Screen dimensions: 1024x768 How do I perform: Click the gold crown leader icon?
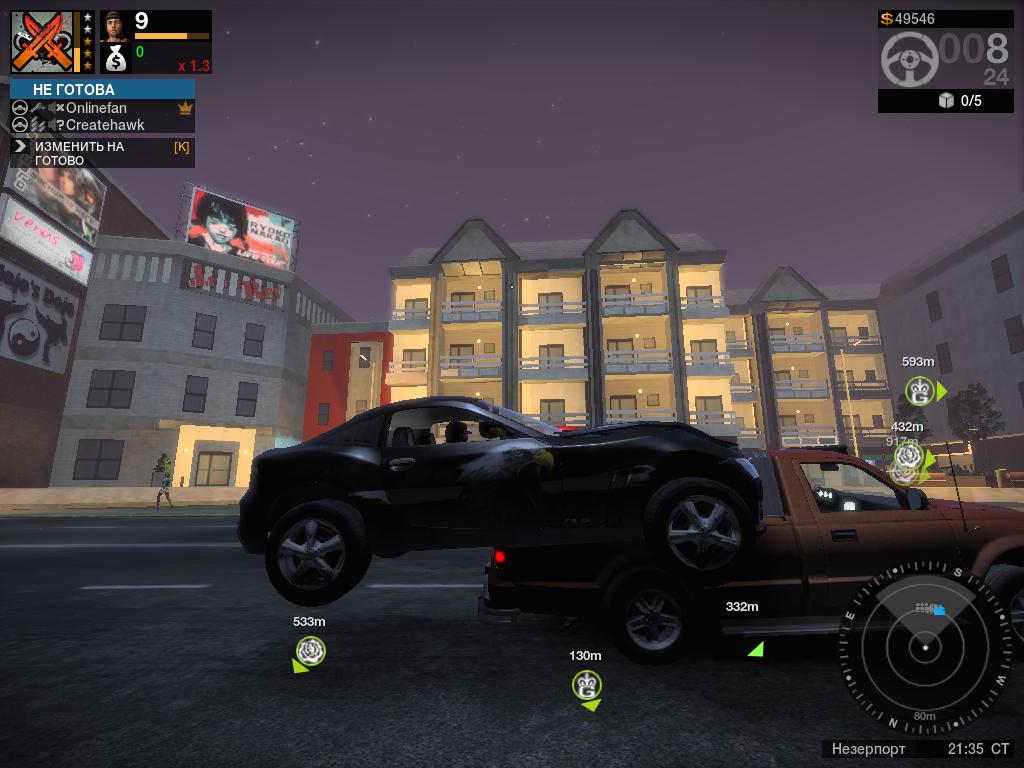185,108
